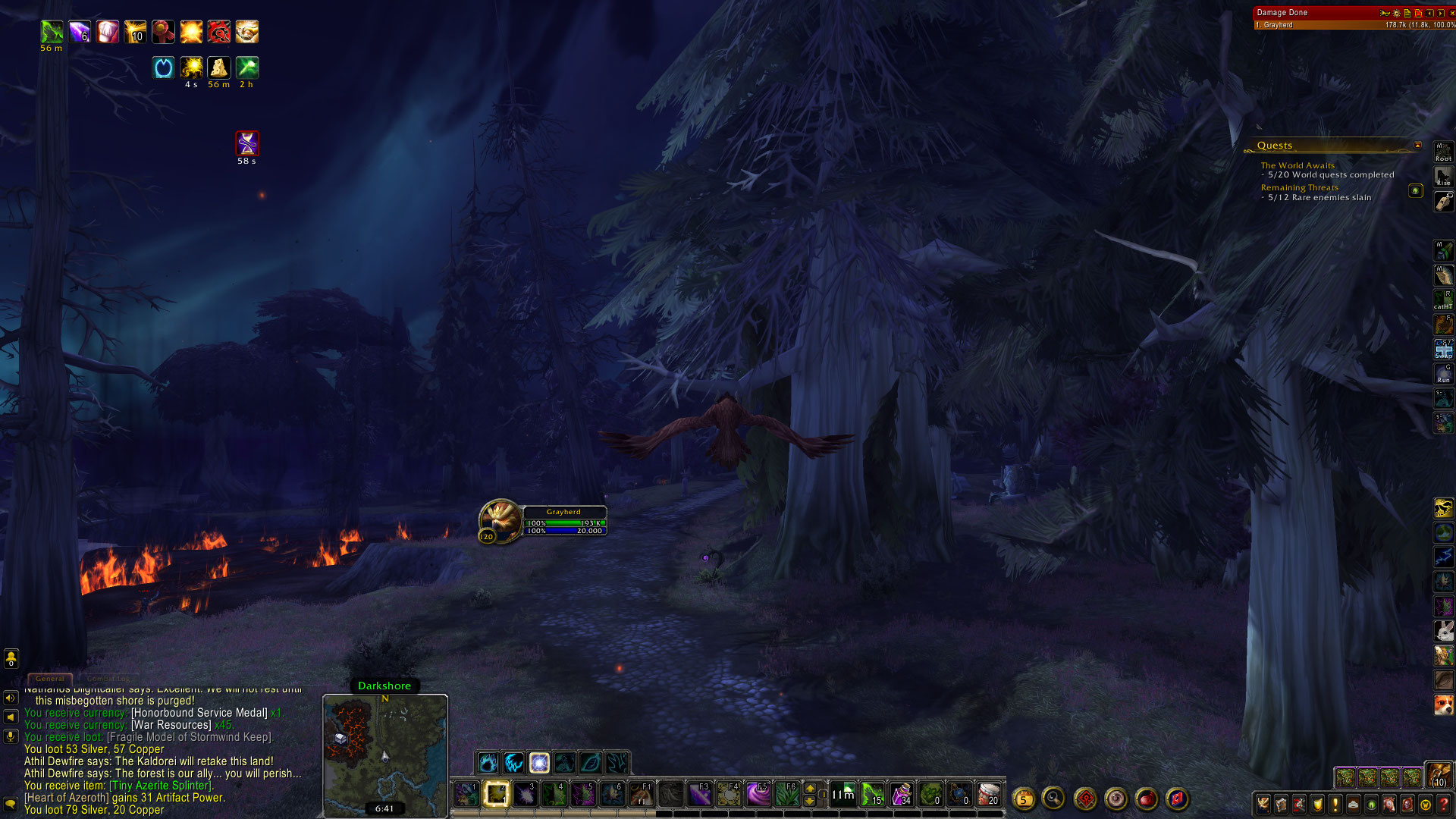Click the magnifying glass micro button
Viewport: 1456px width, 819px height.
click(1053, 799)
